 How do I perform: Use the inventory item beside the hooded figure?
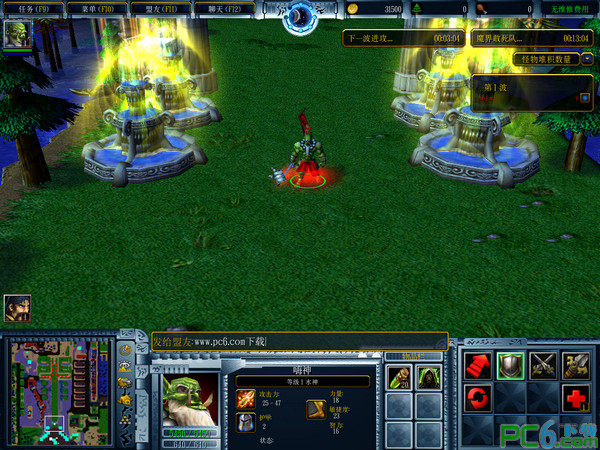coord(399,377)
